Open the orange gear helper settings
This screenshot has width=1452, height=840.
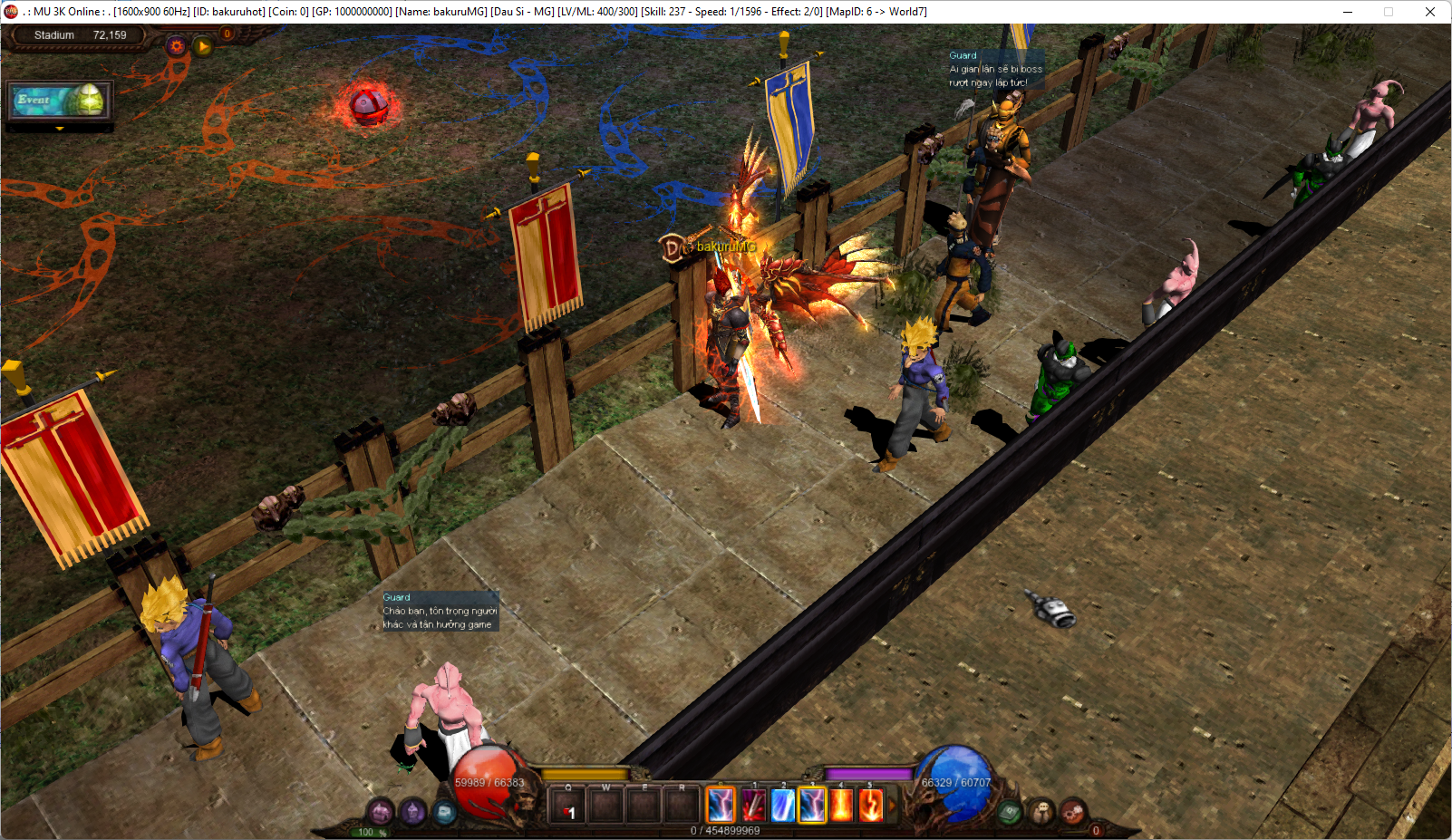(177, 45)
